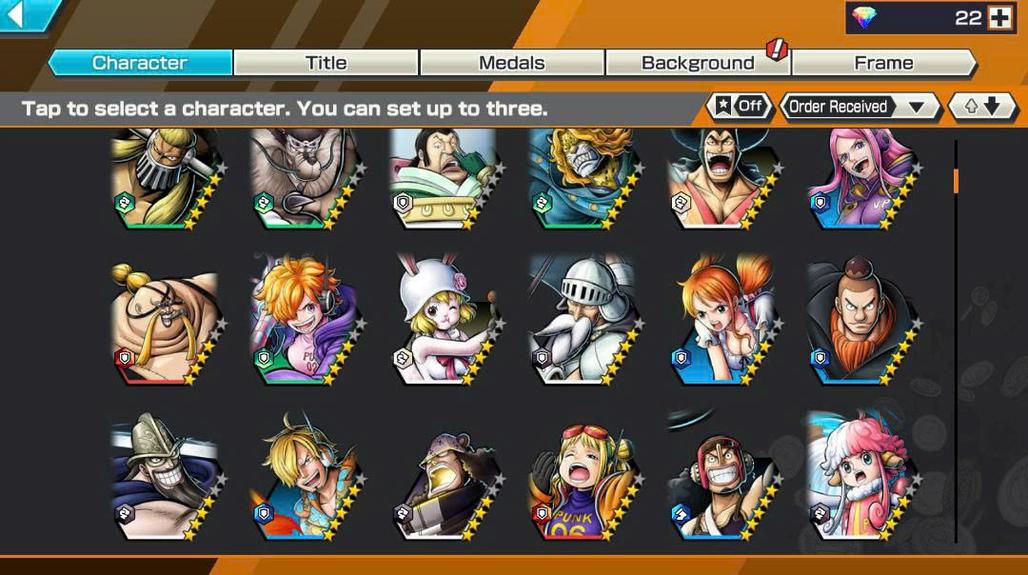
Task: Add rainbow diamonds with plus button
Action: click(998, 17)
